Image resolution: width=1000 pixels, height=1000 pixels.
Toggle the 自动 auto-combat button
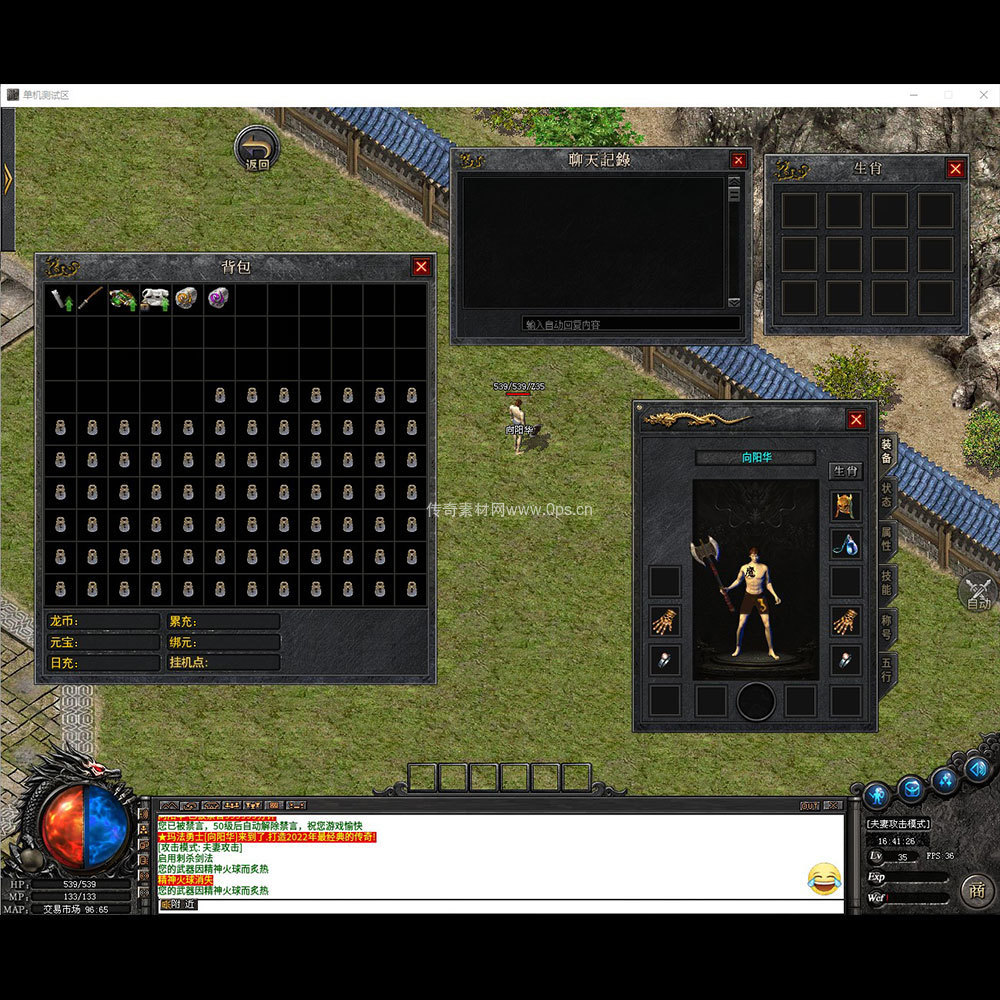[978, 593]
